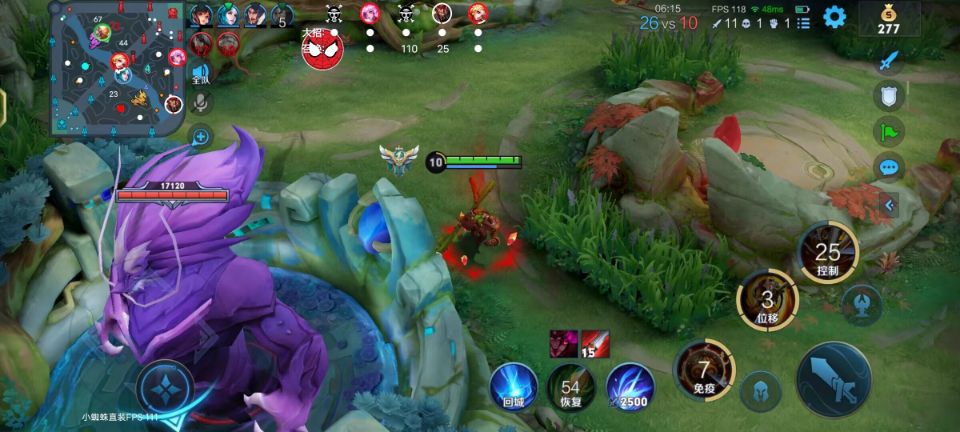The width and height of the screenshot is (960, 432).
Task: Tap the tower-target attack button
Action: pyautogui.click(x=861, y=304)
